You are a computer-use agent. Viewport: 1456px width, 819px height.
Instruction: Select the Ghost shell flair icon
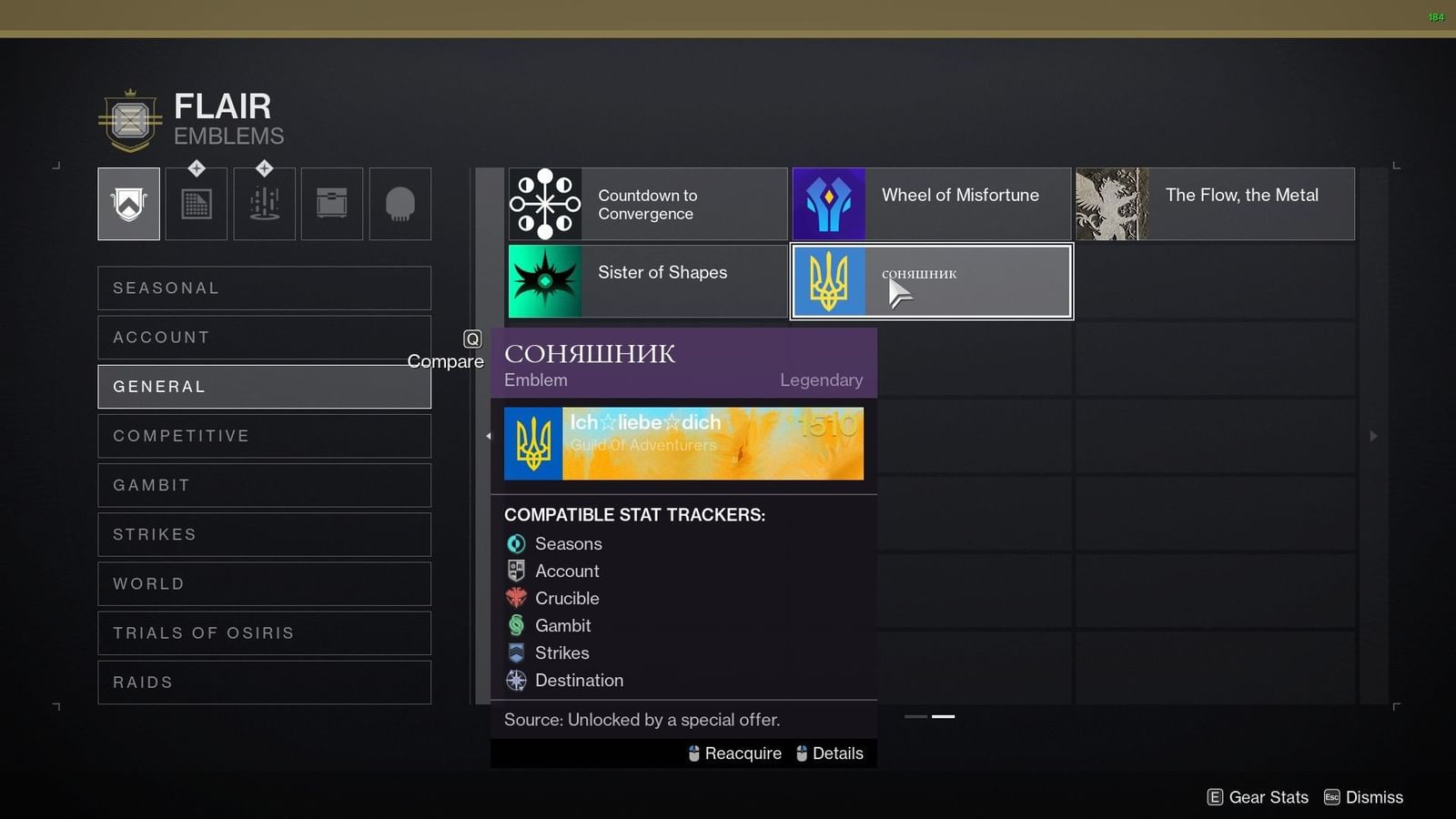tap(400, 204)
